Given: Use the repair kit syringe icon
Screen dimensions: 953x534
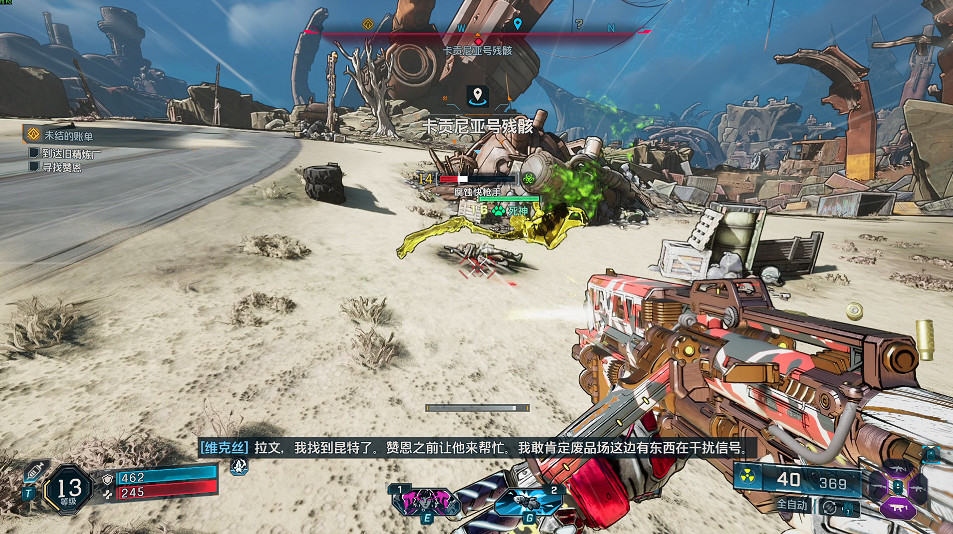Looking at the screenshot, I should click(33, 470).
